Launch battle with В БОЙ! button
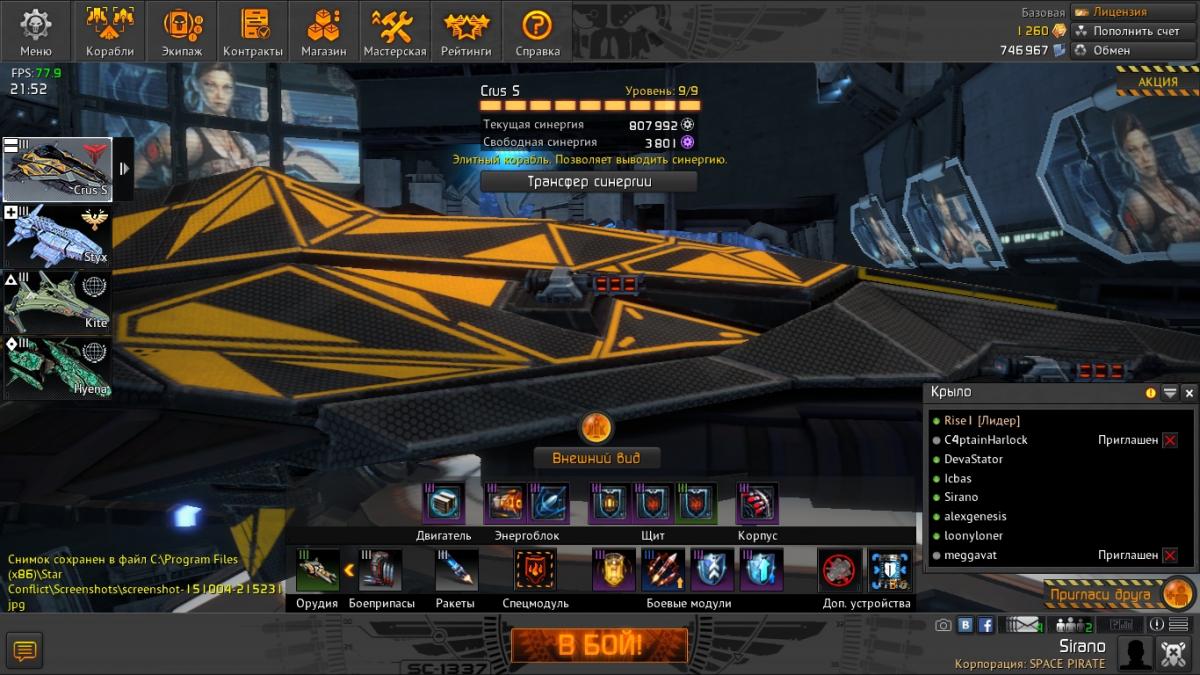Image resolution: width=1200 pixels, height=675 pixels. 599,645
